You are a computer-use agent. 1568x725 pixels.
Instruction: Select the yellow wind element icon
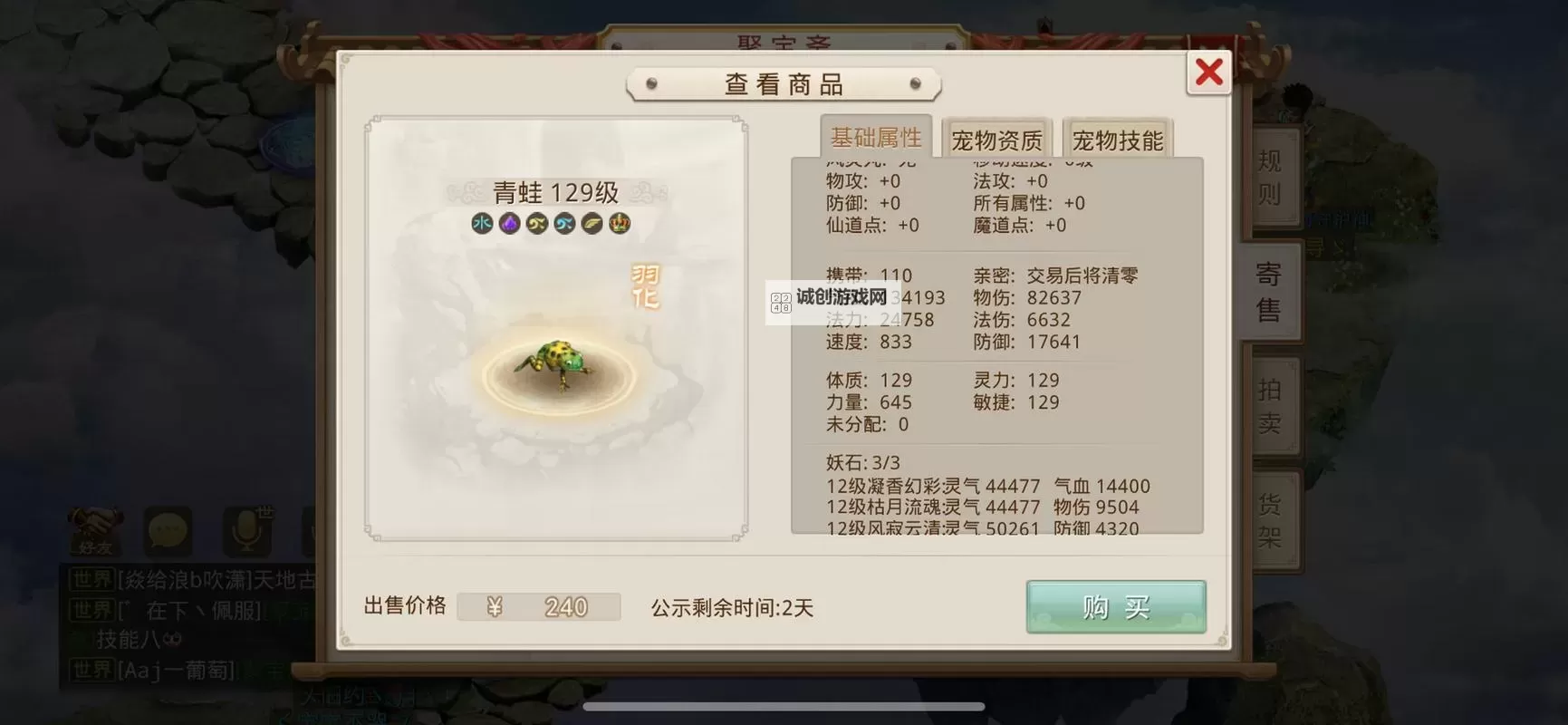(536, 223)
